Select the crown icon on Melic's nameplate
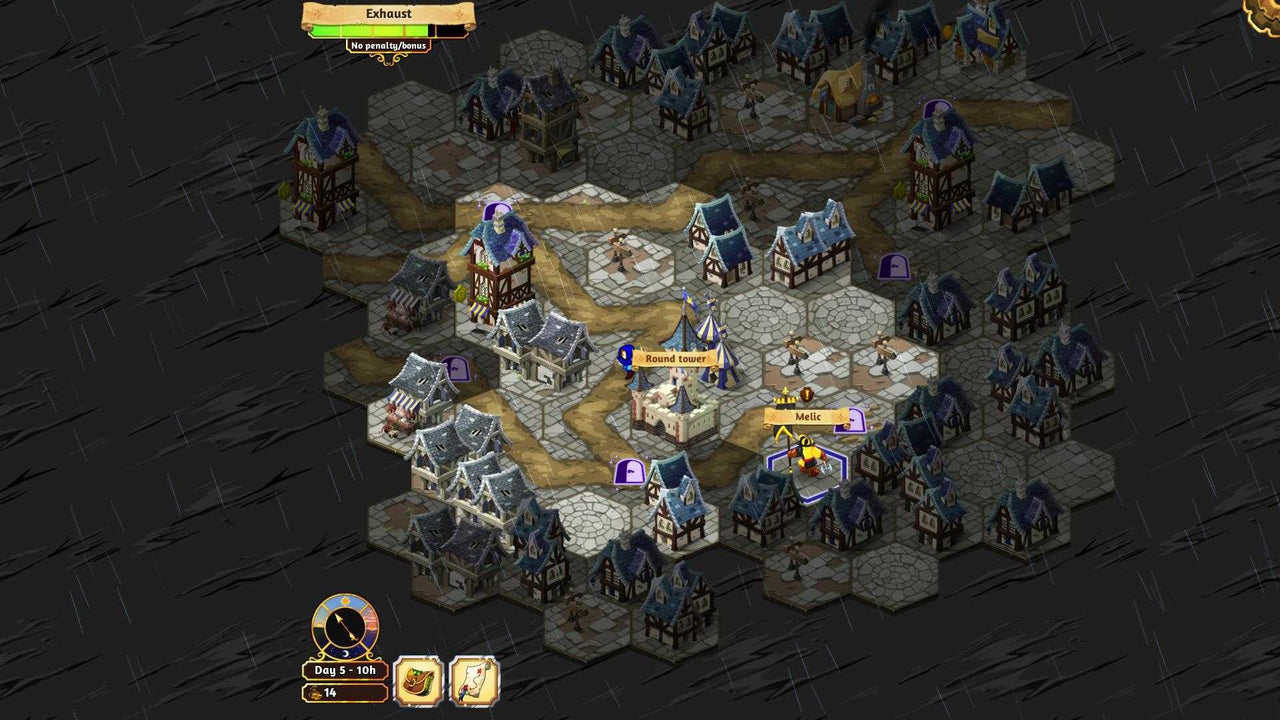Image resolution: width=1280 pixels, height=720 pixels. (x=785, y=400)
